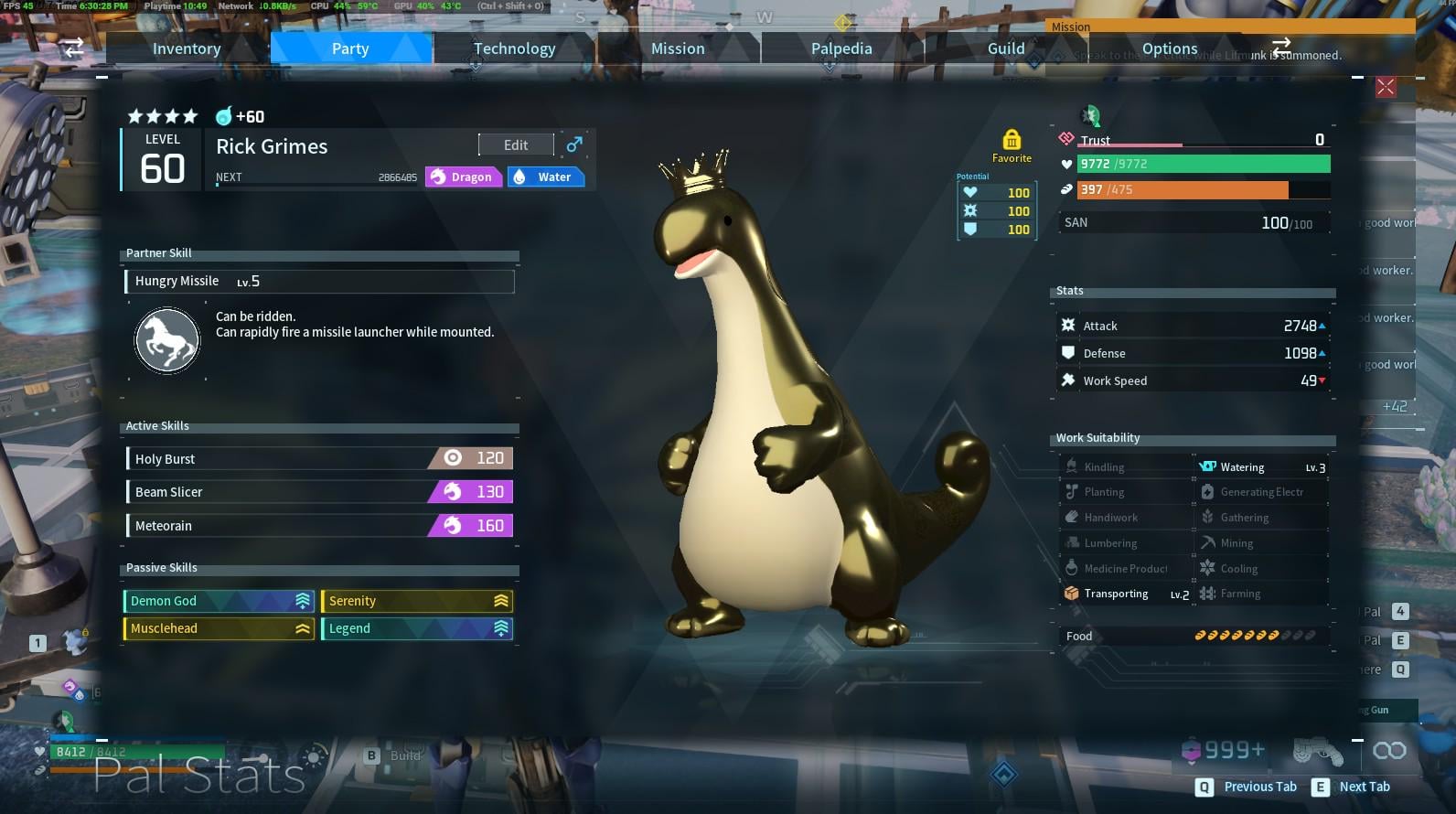This screenshot has height=814, width=1456.
Task: Select the Party tab
Action: [350, 48]
